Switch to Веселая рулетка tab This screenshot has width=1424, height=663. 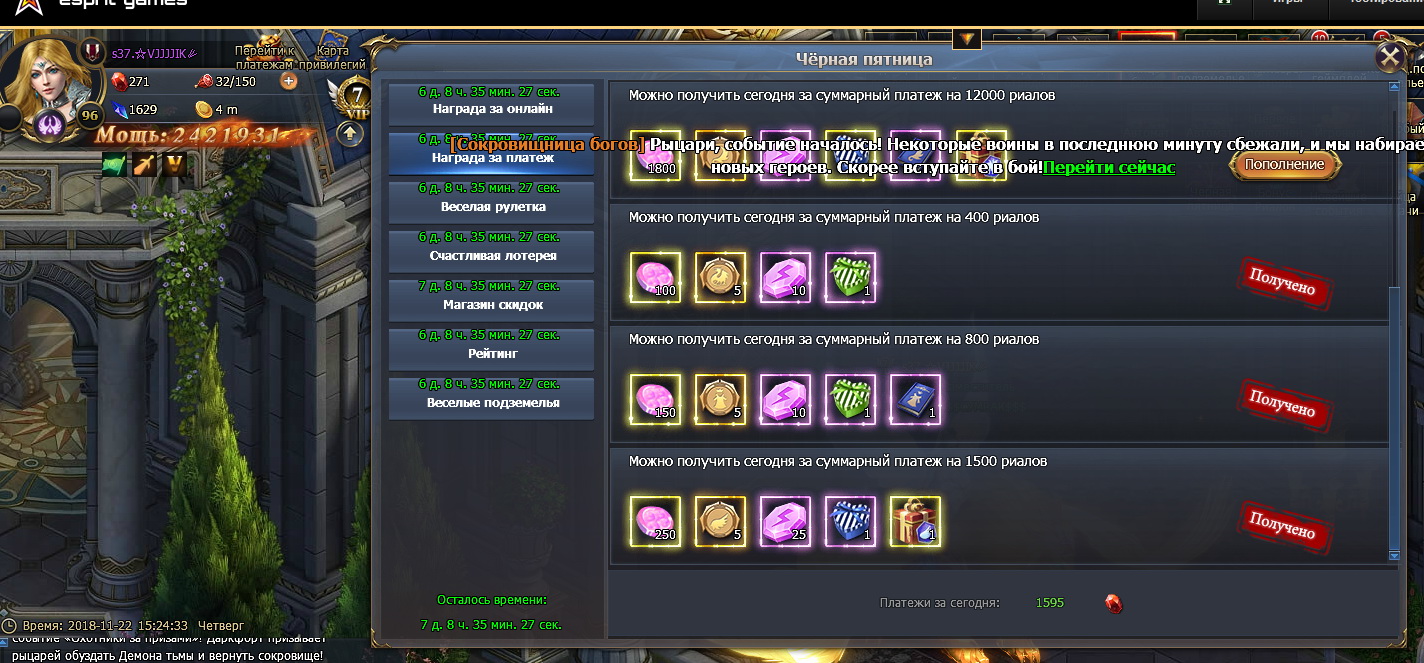pyautogui.click(x=492, y=201)
